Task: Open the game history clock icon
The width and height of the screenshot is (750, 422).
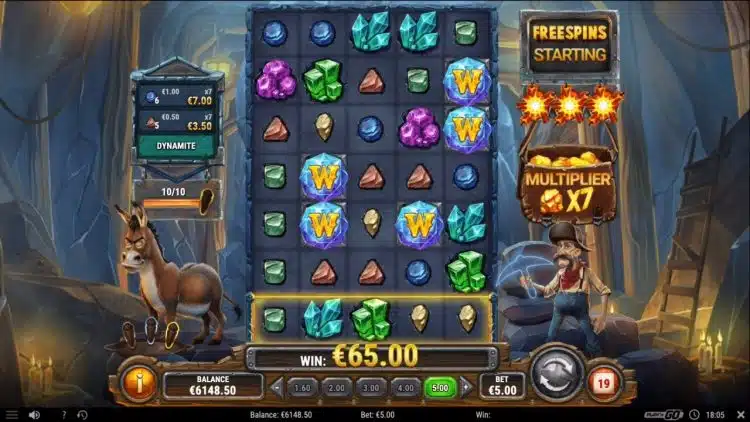Action: (x=83, y=414)
